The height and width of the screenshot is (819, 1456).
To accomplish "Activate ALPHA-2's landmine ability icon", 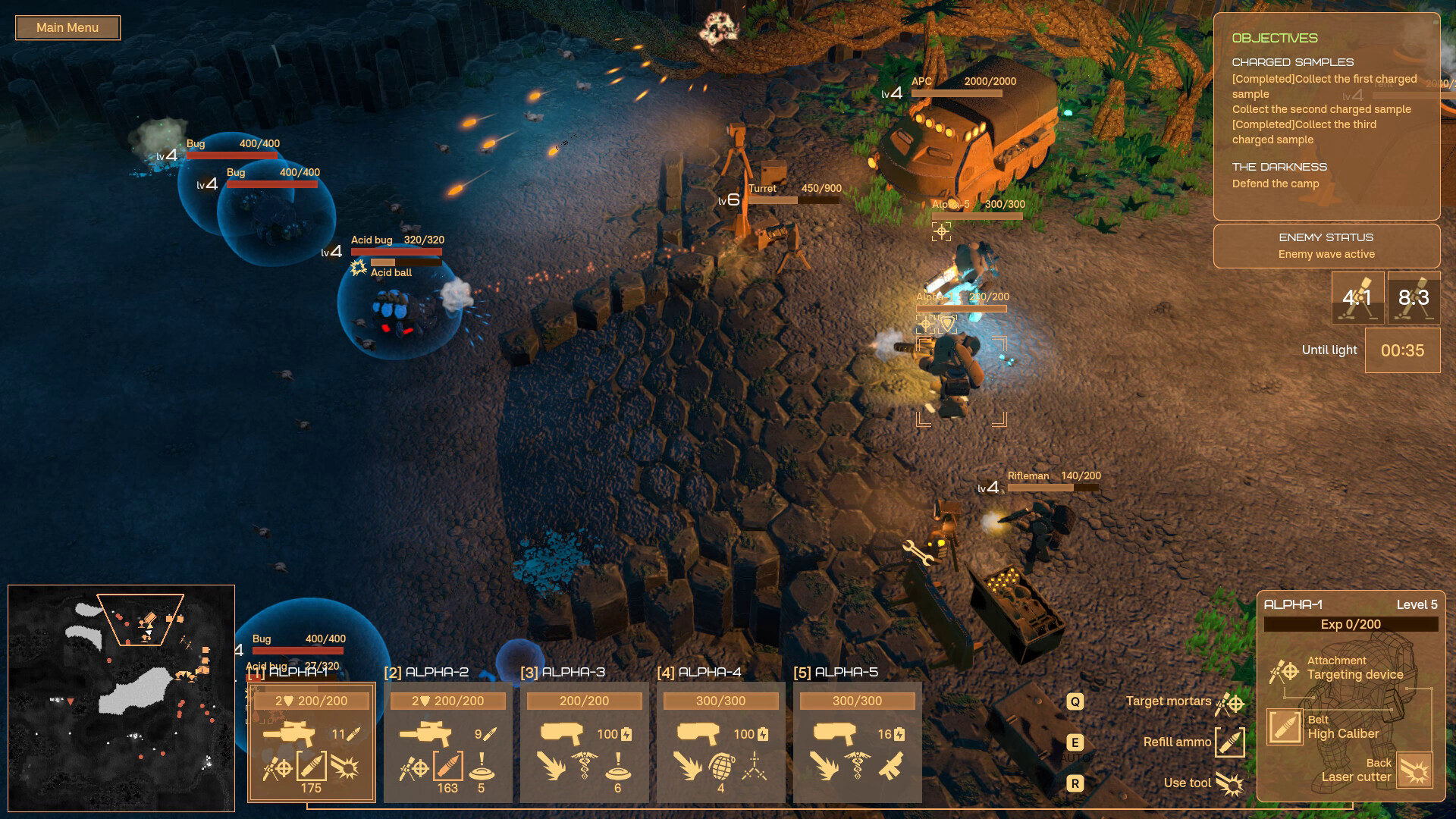I will [x=482, y=767].
